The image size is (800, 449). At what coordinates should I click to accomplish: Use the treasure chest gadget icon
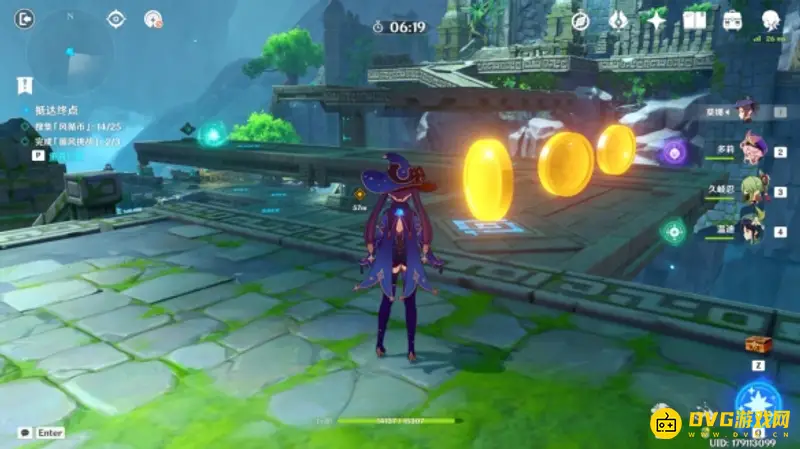(758, 344)
